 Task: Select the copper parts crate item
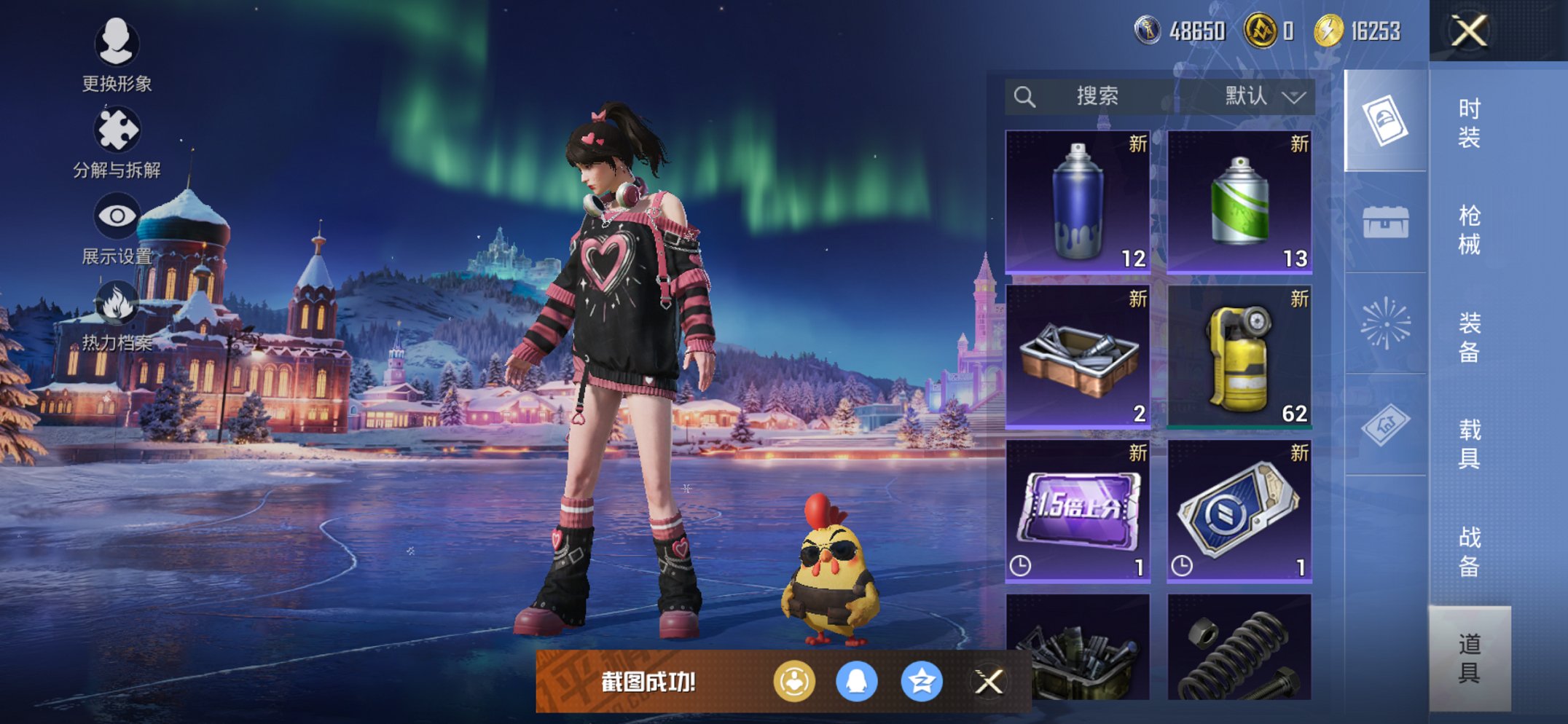pyautogui.click(x=1078, y=356)
